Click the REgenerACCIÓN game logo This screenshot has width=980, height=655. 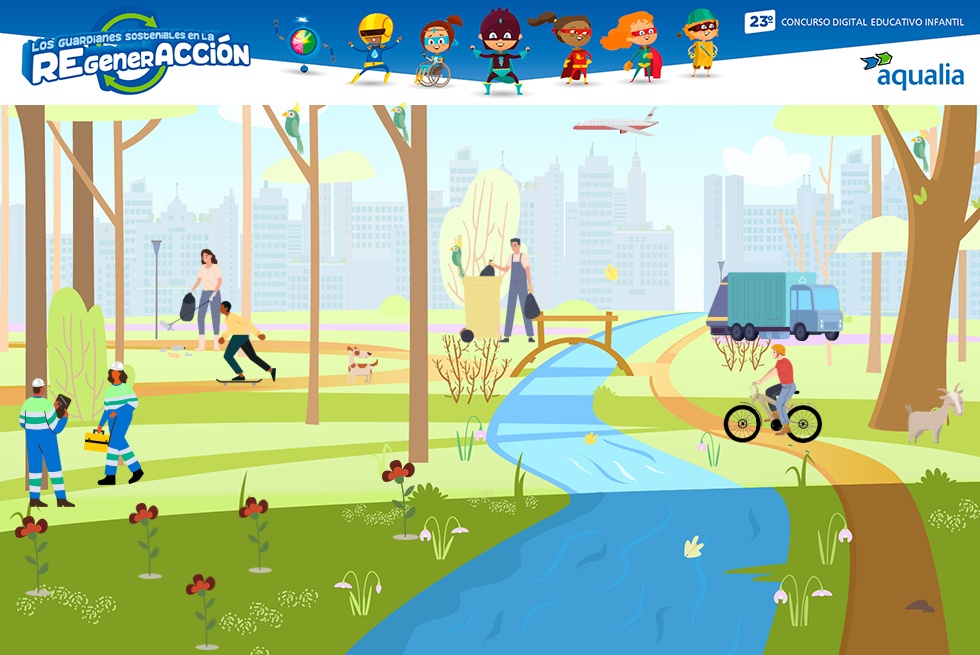[x=137, y=55]
